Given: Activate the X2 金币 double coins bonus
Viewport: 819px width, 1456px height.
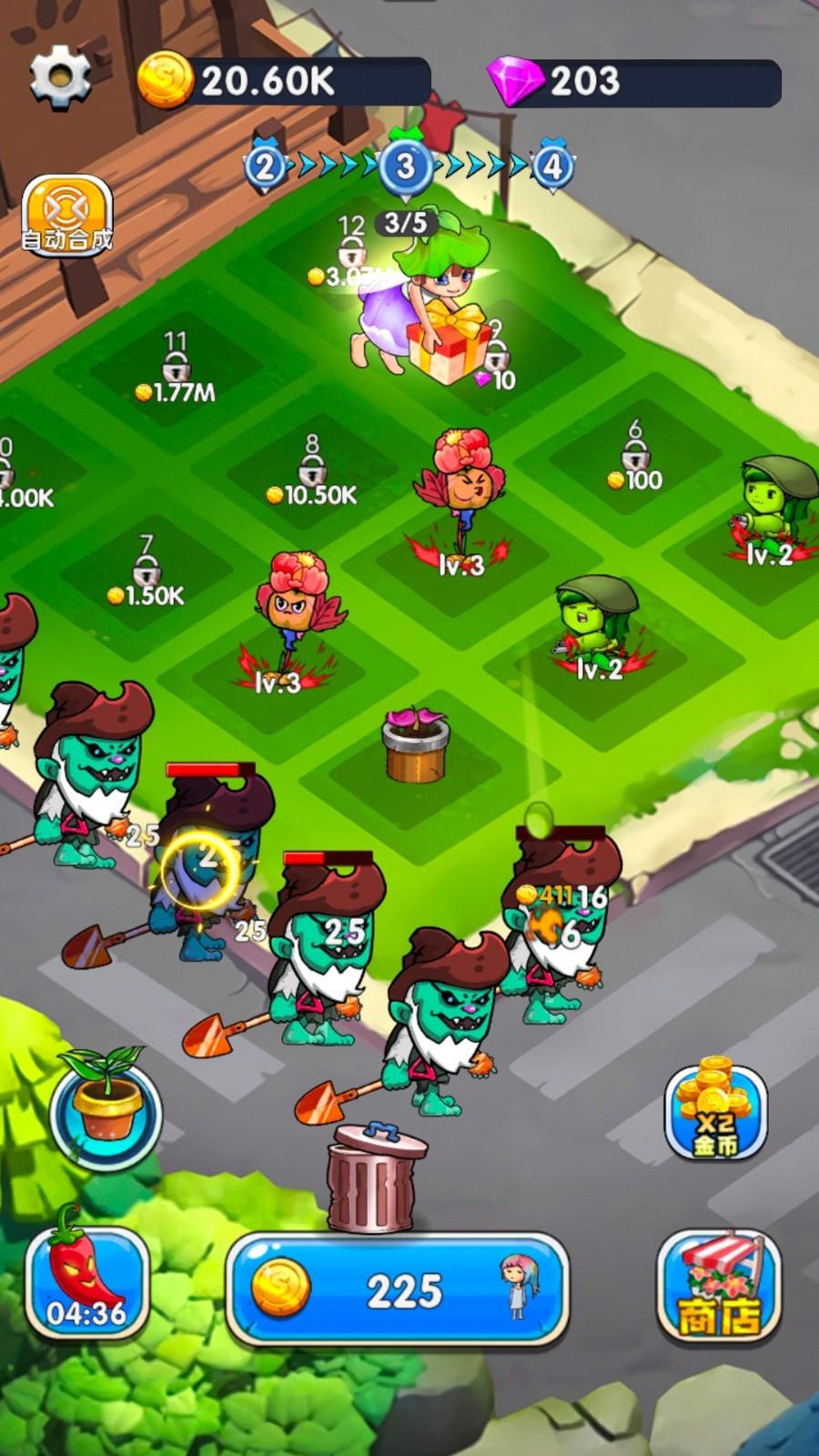Looking at the screenshot, I should 715,1112.
